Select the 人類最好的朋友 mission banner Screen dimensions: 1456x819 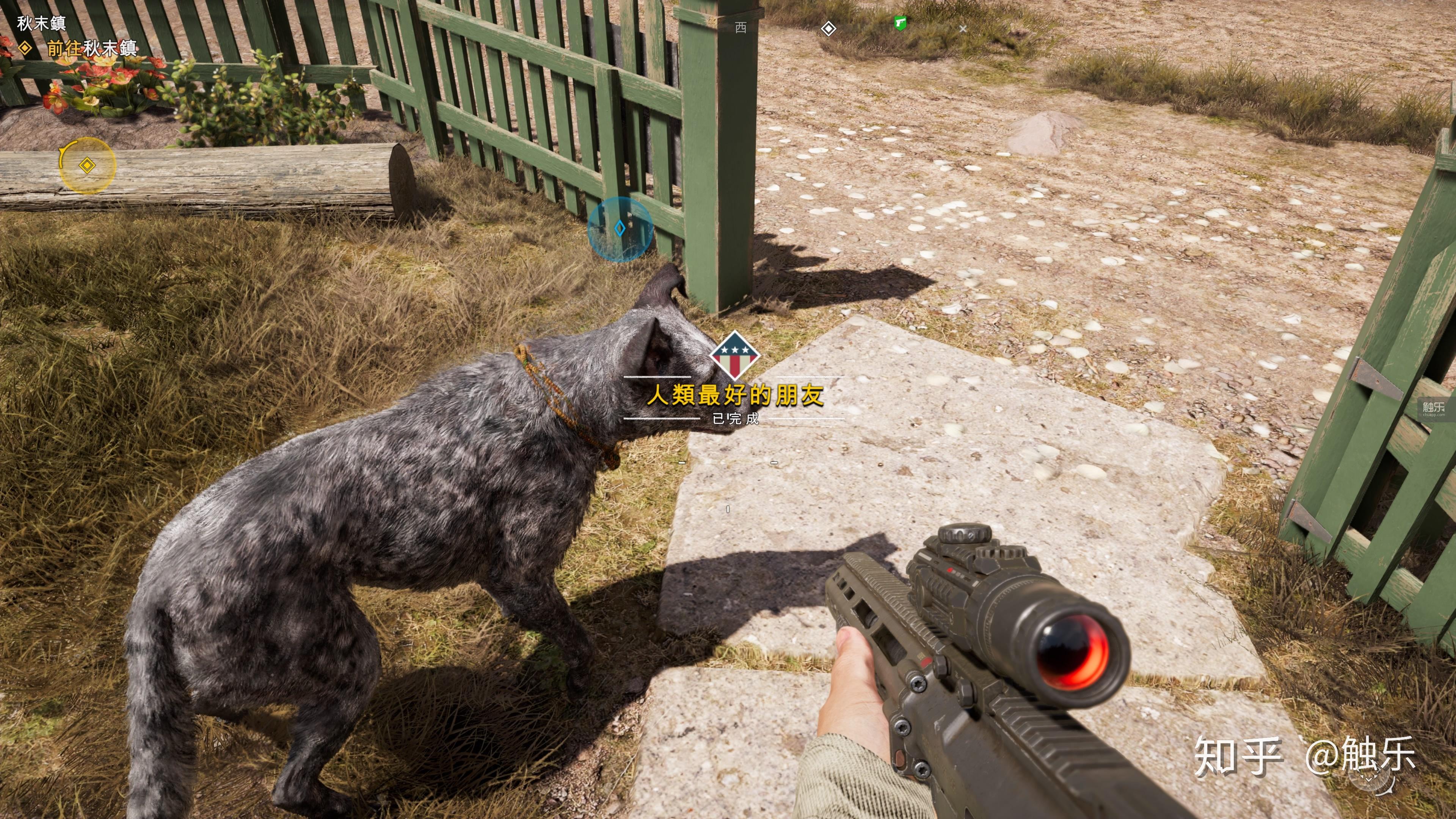coord(735,395)
